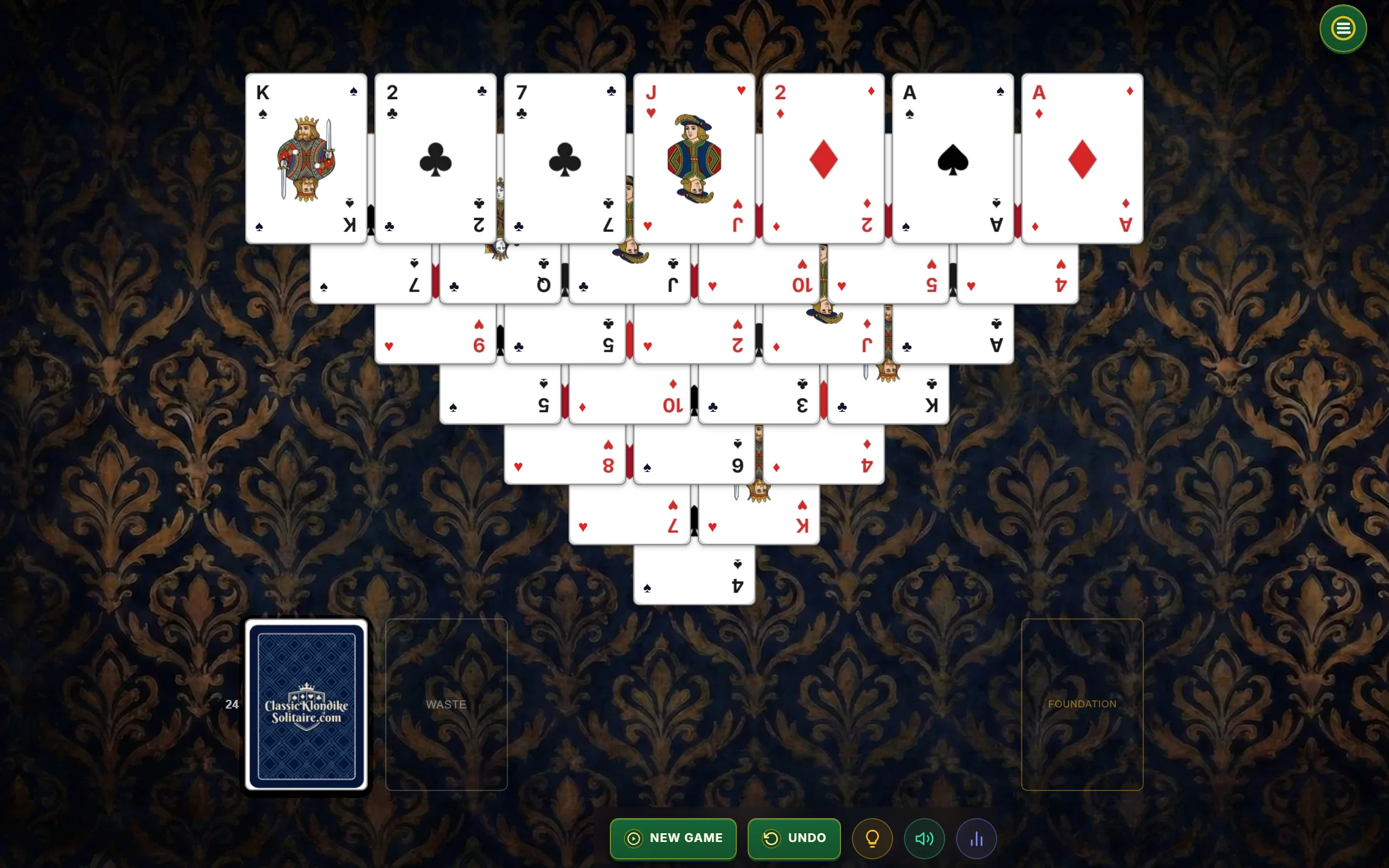Select the King of Spades card
This screenshot has height=868, width=1389.
point(306,158)
